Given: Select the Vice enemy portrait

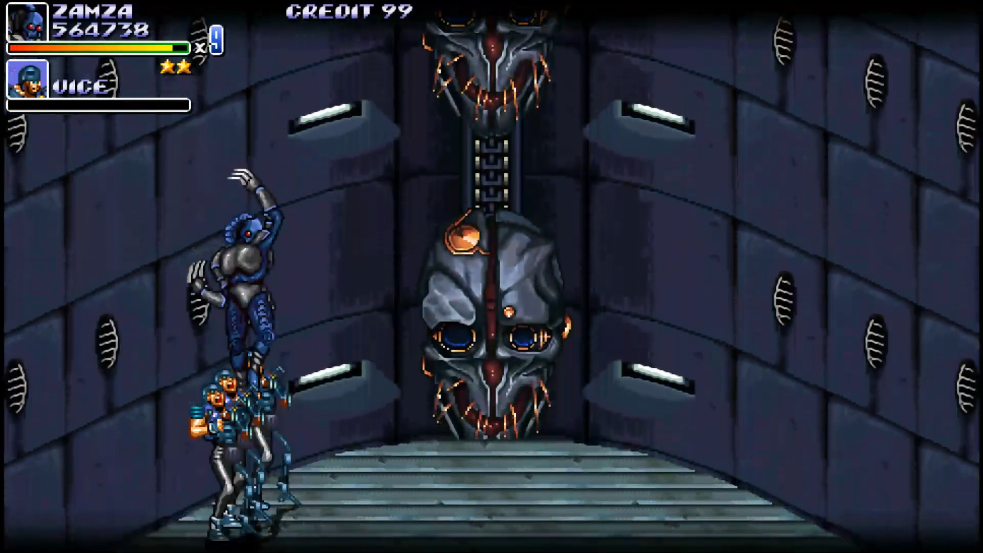Looking at the screenshot, I should pyautogui.click(x=27, y=79).
